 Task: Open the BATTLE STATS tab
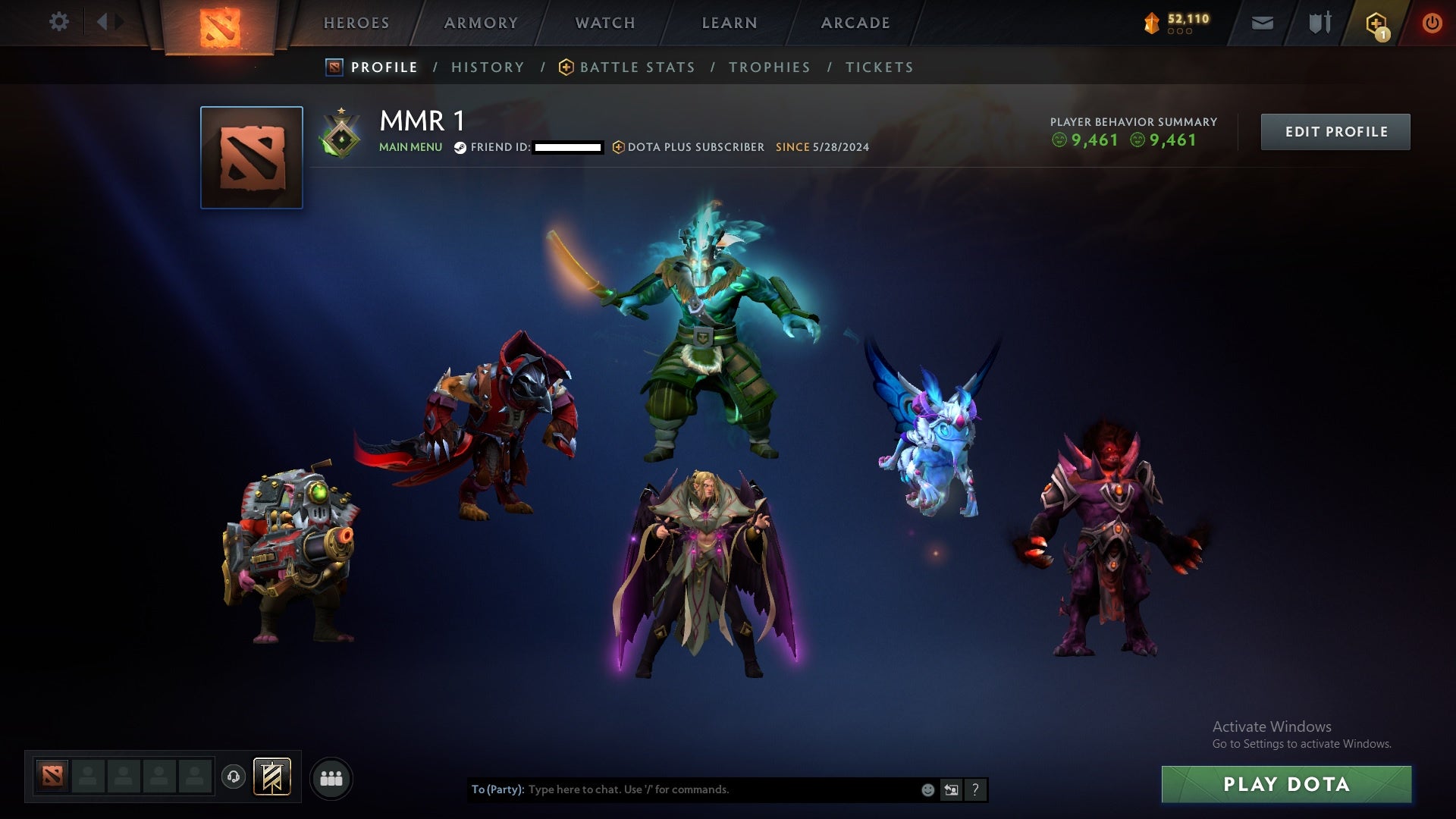click(637, 67)
